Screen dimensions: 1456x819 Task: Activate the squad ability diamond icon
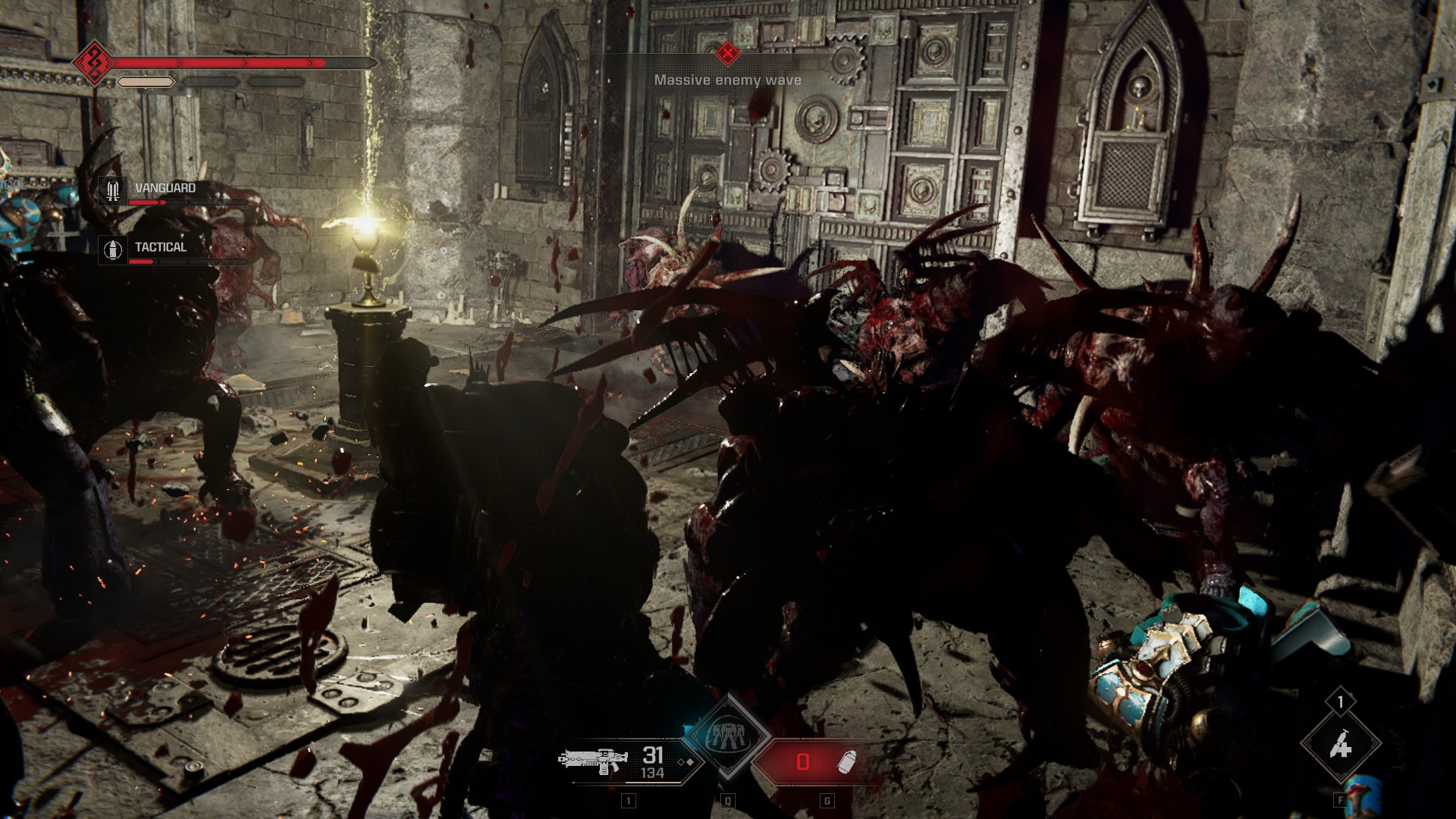[x=728, y=734]
